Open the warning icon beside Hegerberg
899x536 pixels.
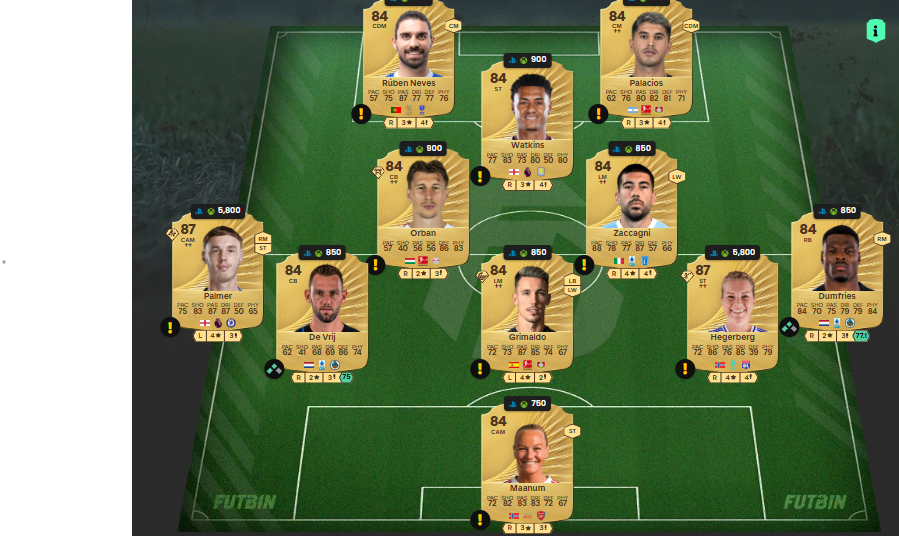[x=685, y=369]
